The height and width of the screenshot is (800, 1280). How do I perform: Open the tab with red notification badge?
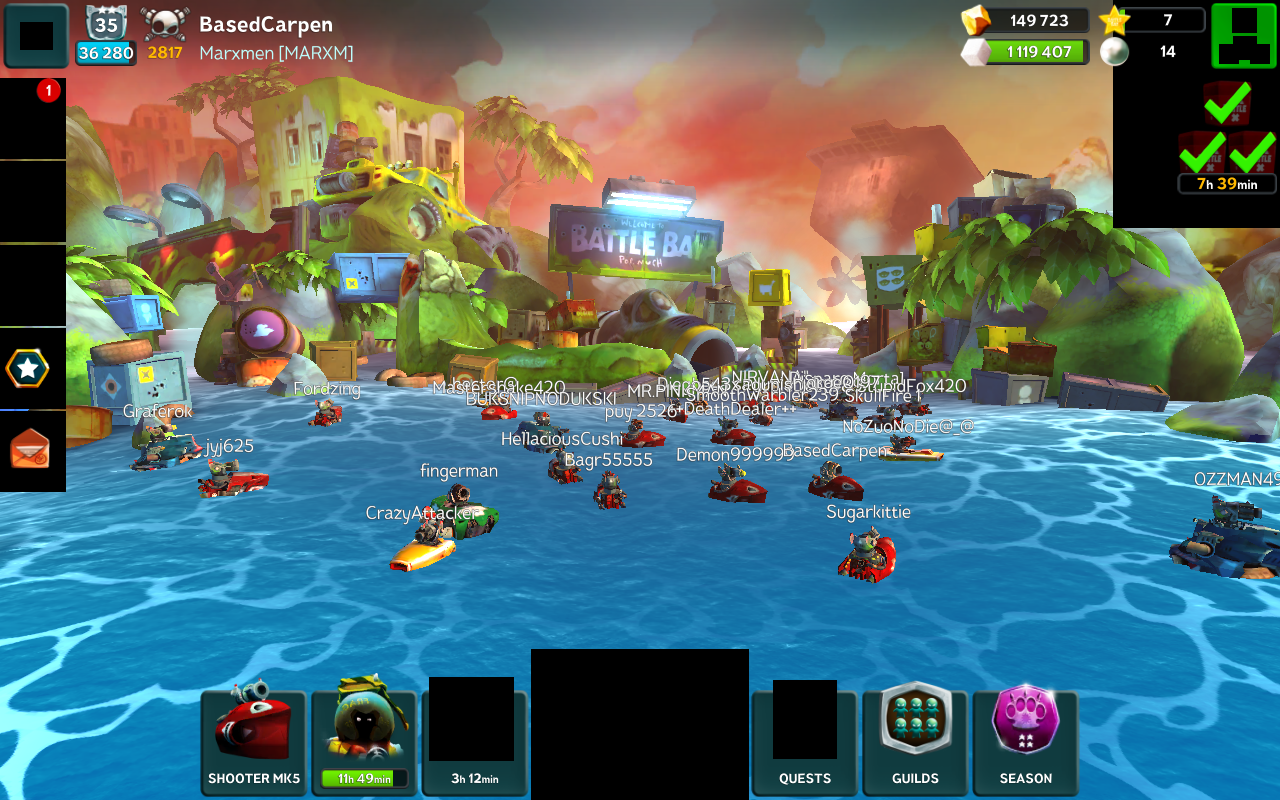coord(32,118)
